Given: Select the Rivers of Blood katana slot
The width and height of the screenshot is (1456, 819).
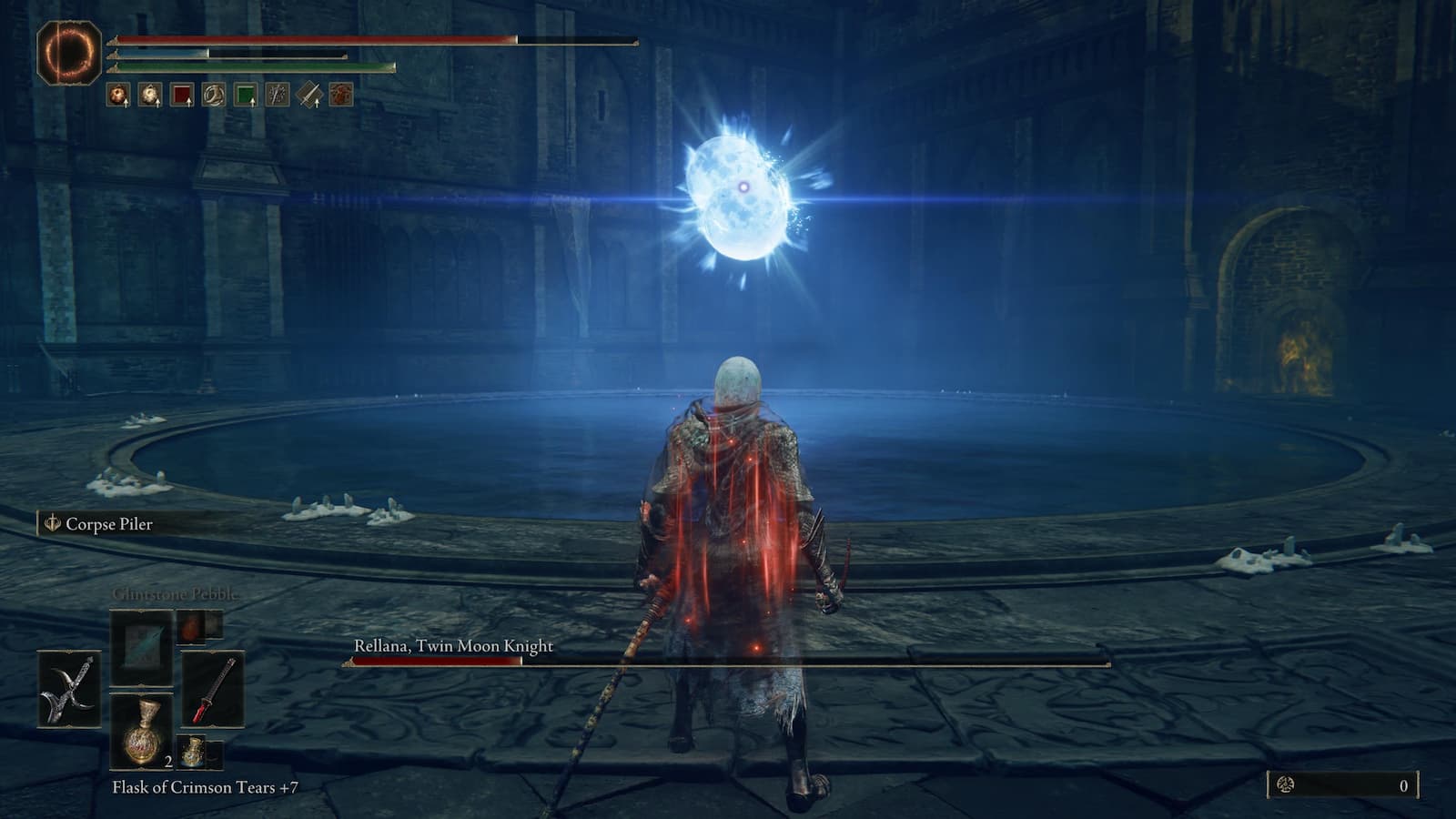Looking at the screenshot, I should (214, 689).
